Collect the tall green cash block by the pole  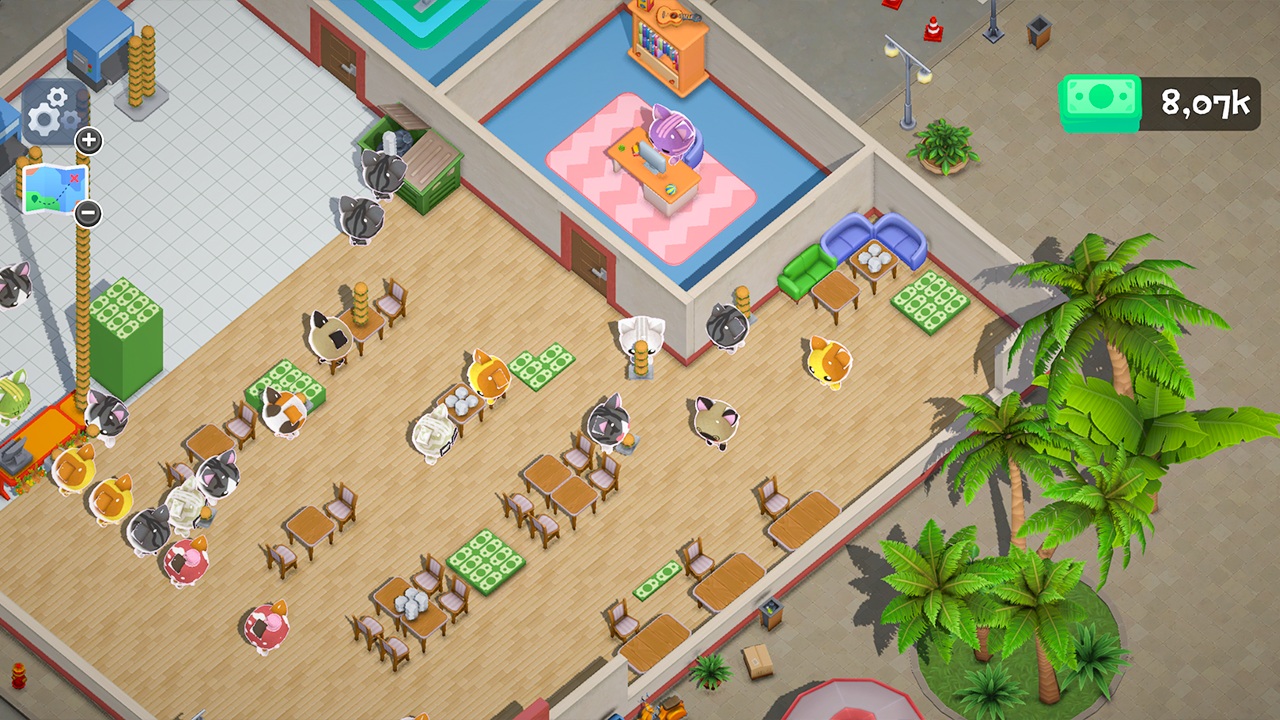point(129,321)
